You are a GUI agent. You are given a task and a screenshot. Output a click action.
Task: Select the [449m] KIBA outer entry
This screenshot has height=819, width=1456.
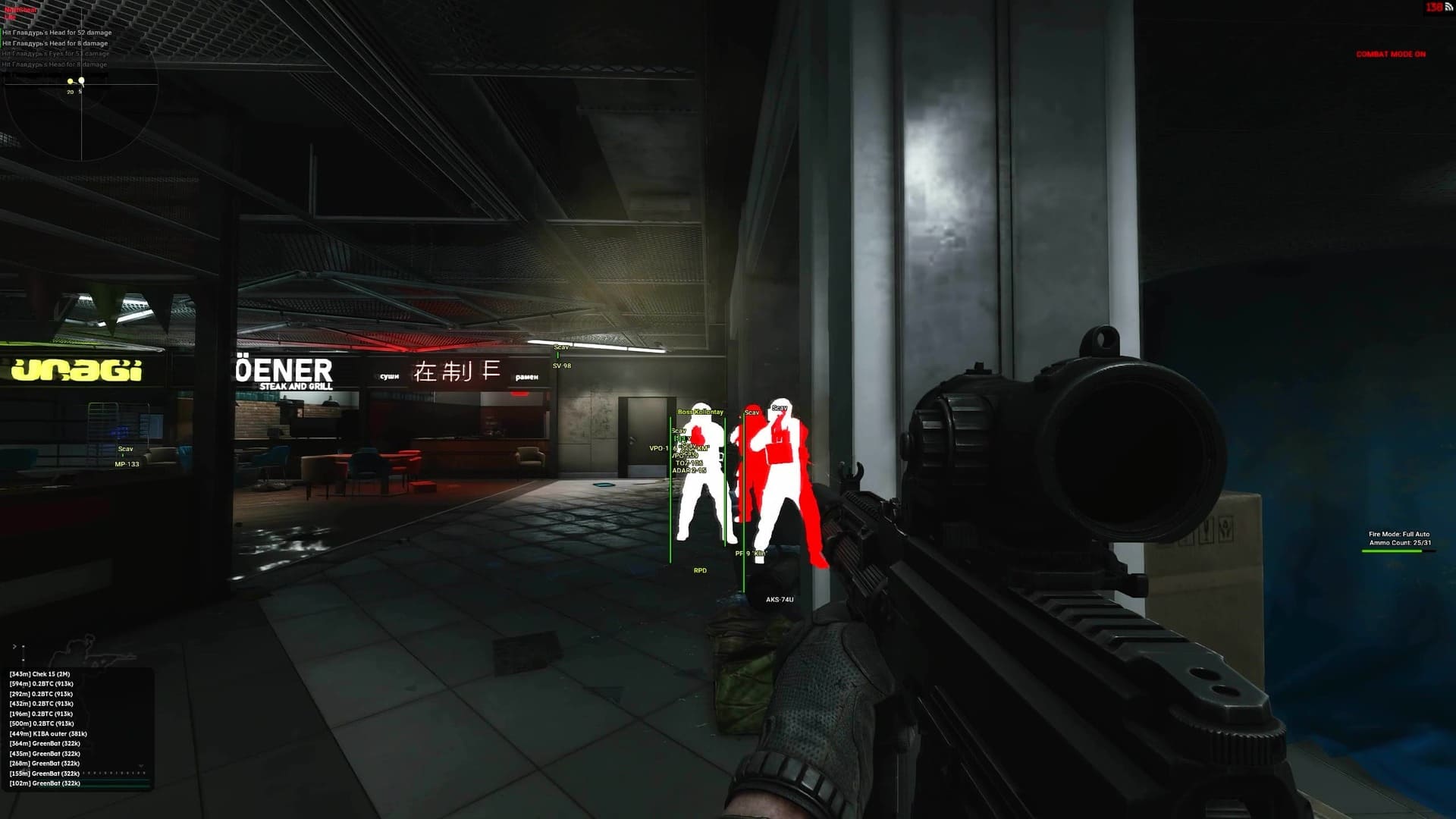(x=49, y=734)
